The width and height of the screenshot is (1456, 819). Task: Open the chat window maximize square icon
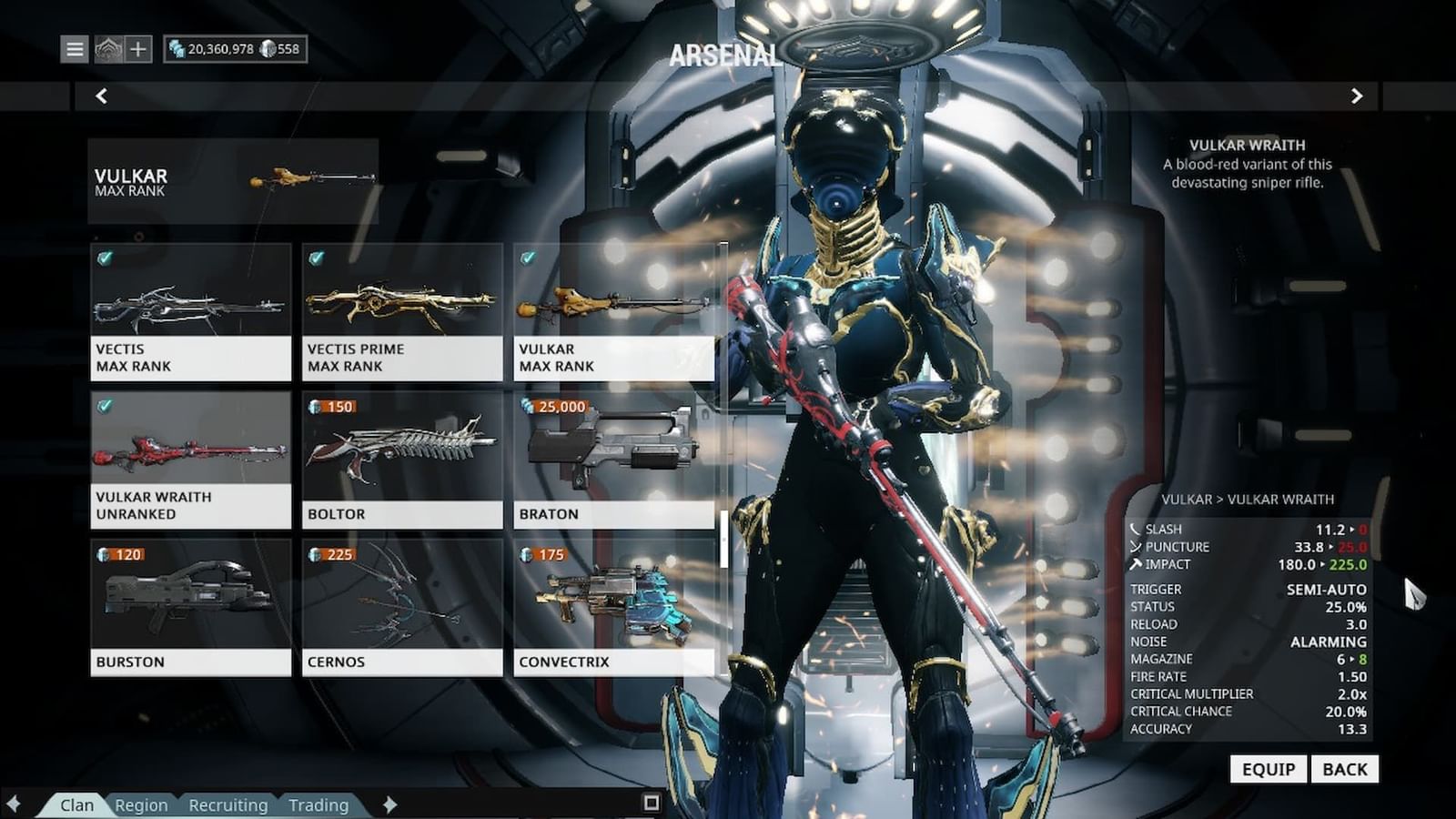[x=651, y=804]
